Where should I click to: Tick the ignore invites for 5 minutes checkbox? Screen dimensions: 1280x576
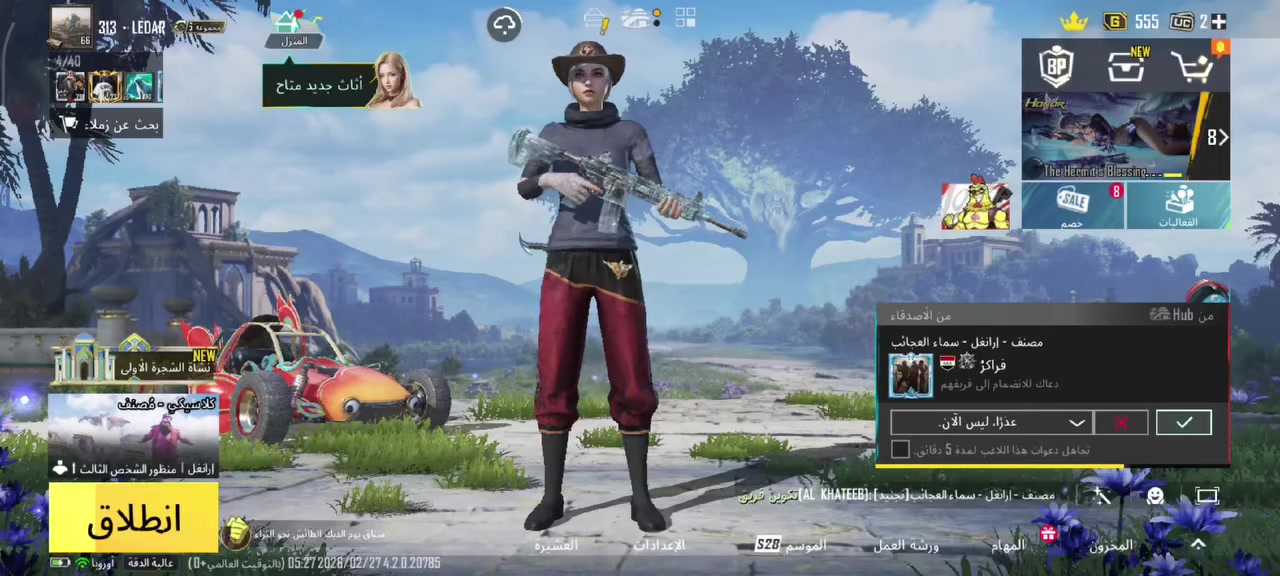[x=900, y=450]
